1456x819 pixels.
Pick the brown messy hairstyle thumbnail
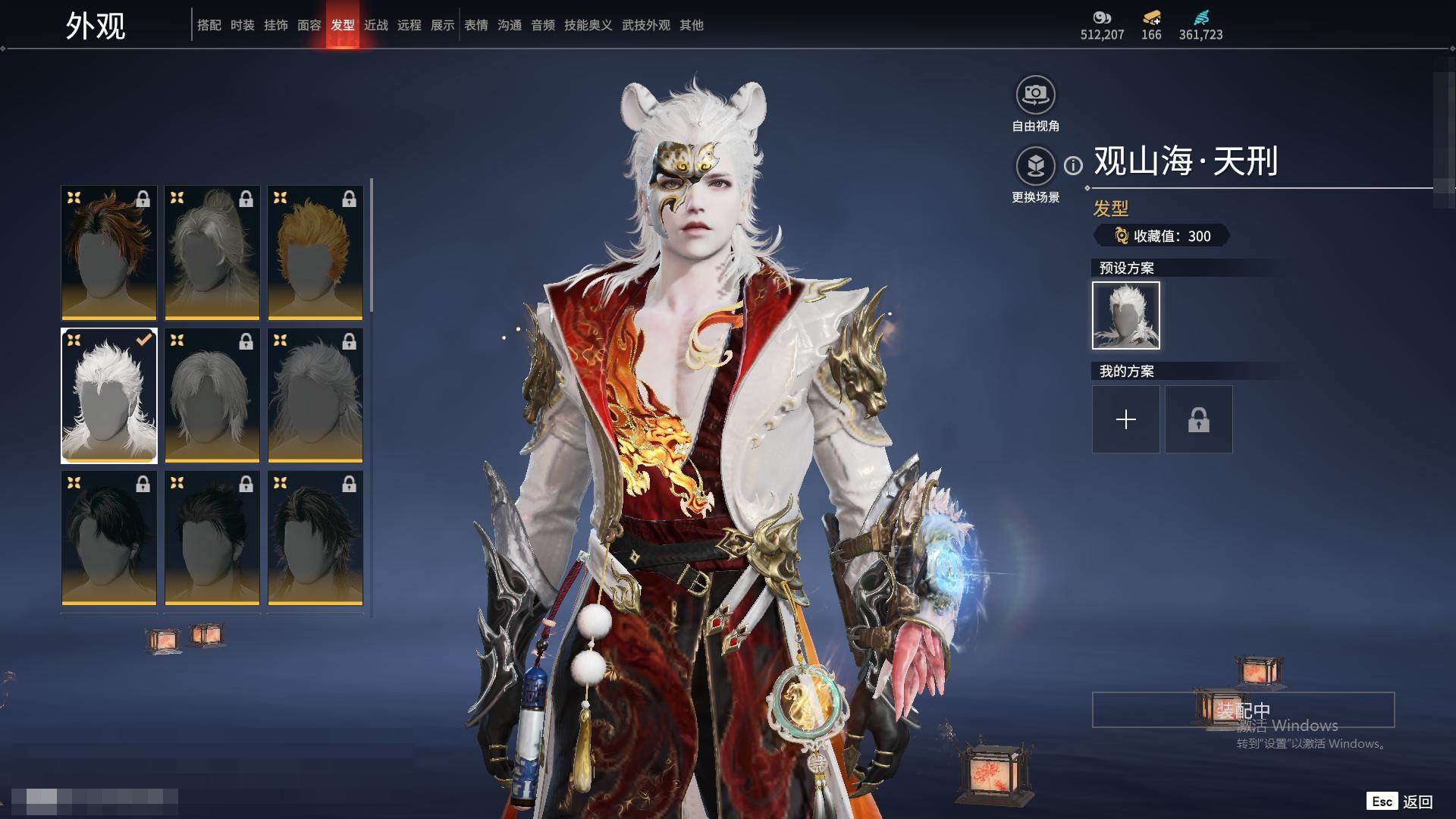pyautogui.click(x=109, y=253)
